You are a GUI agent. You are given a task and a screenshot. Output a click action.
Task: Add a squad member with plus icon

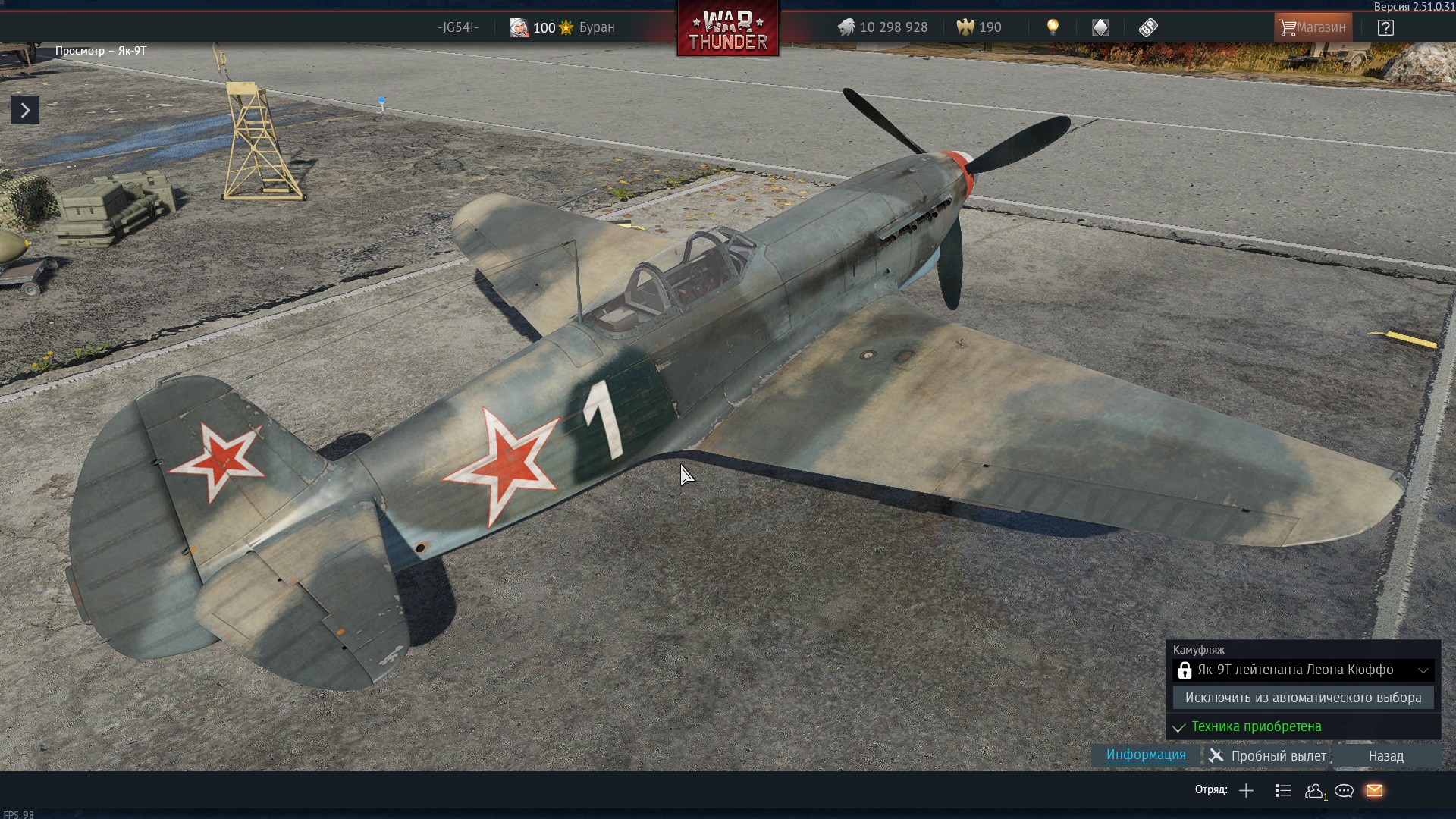coord(1246,791)
